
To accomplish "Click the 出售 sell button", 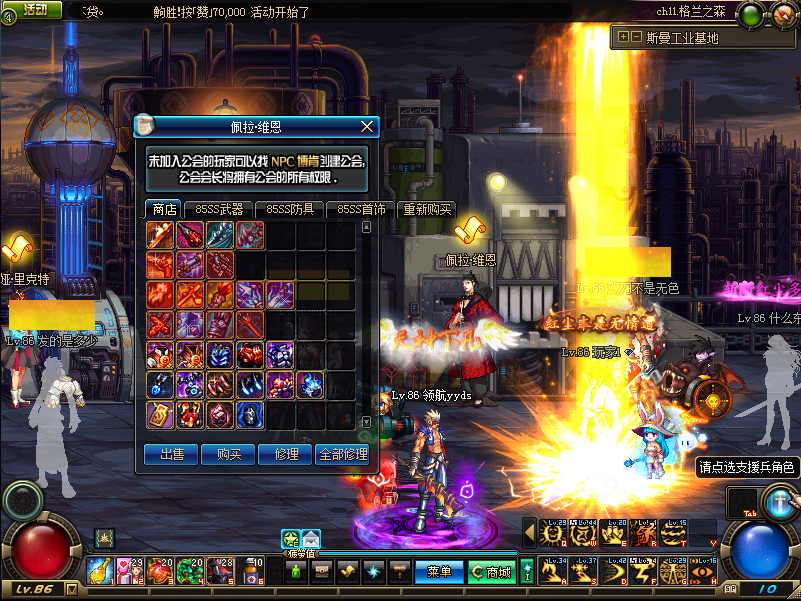I will click(171, 454).
